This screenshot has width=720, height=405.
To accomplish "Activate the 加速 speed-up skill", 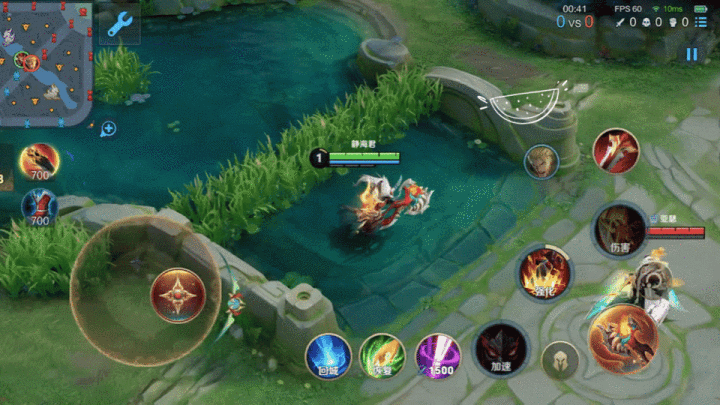I will (x=501, y=349).
